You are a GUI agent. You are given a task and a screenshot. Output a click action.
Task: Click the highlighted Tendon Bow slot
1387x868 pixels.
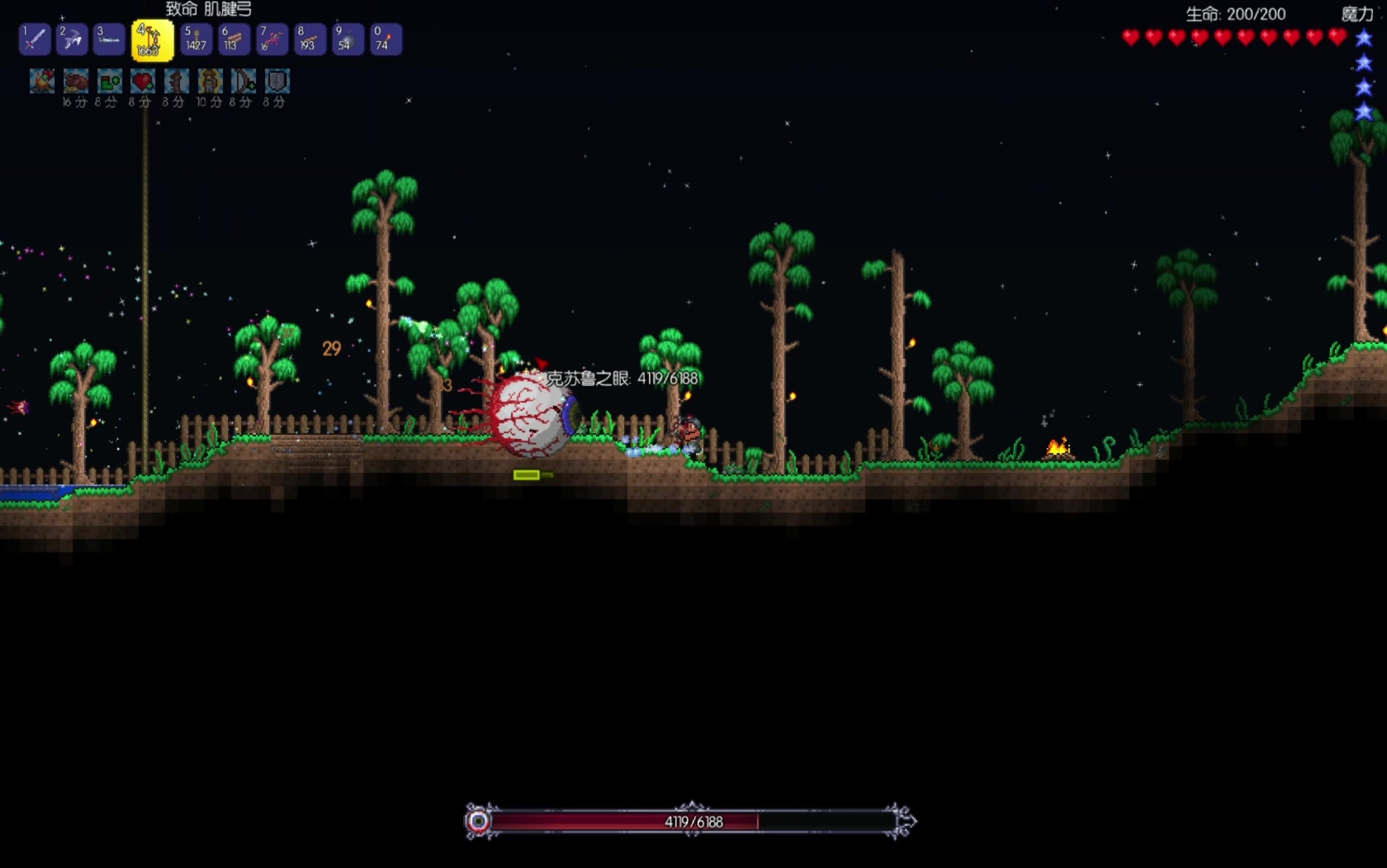point(152,40)
